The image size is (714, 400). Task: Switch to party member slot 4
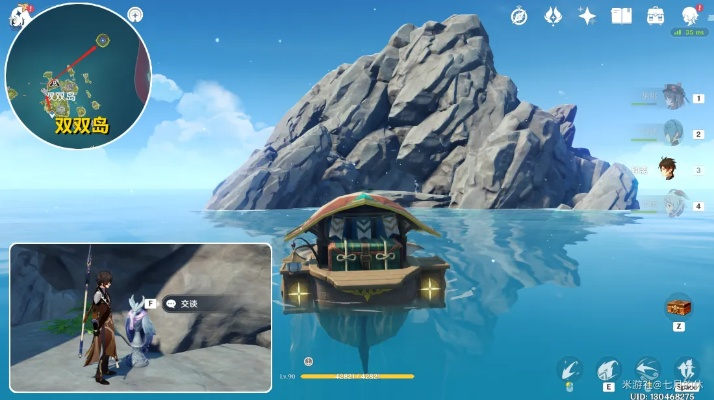pyautogui.click(x=673, y=205)
